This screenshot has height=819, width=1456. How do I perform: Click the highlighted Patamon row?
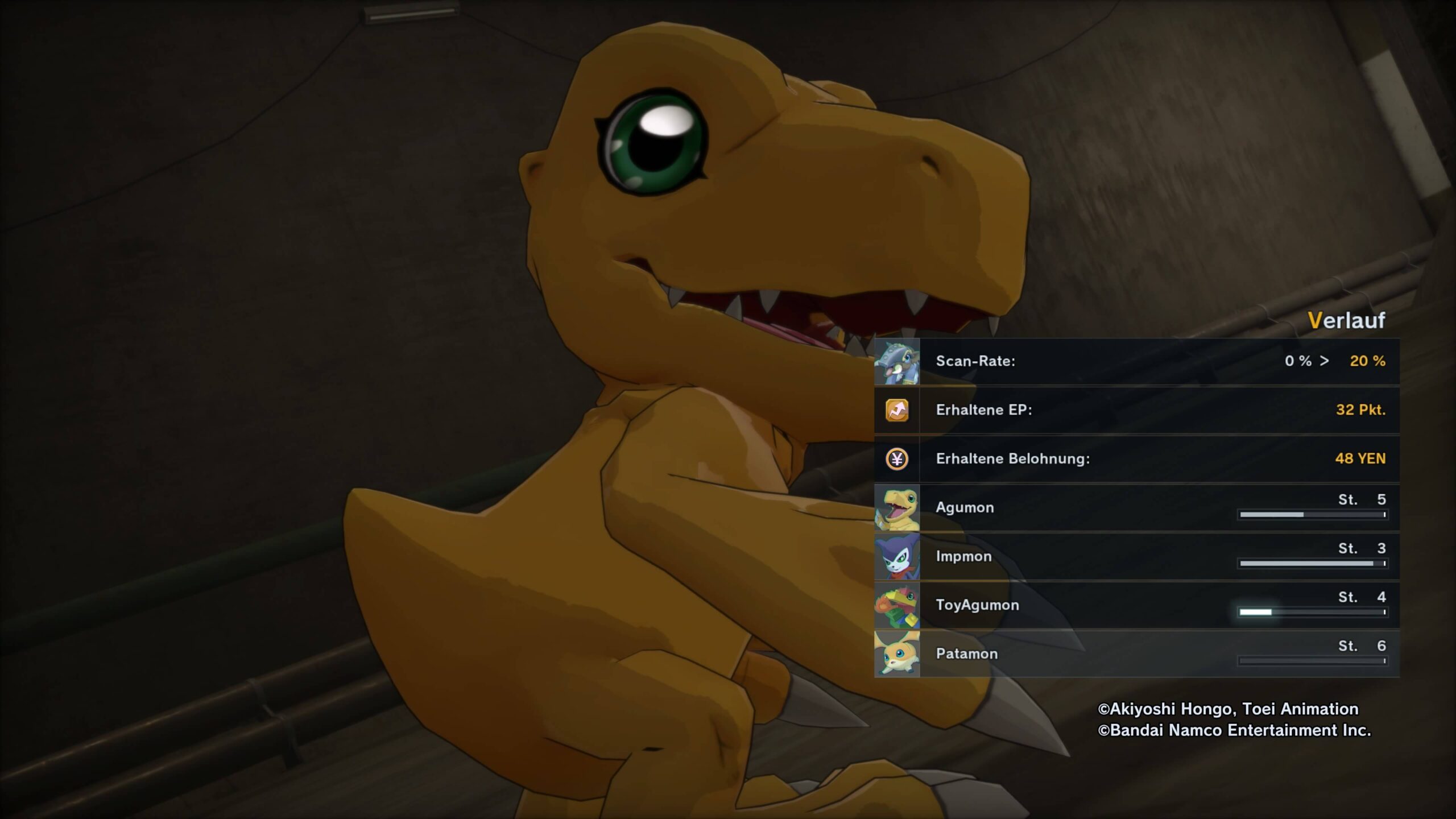[1136, 654]
